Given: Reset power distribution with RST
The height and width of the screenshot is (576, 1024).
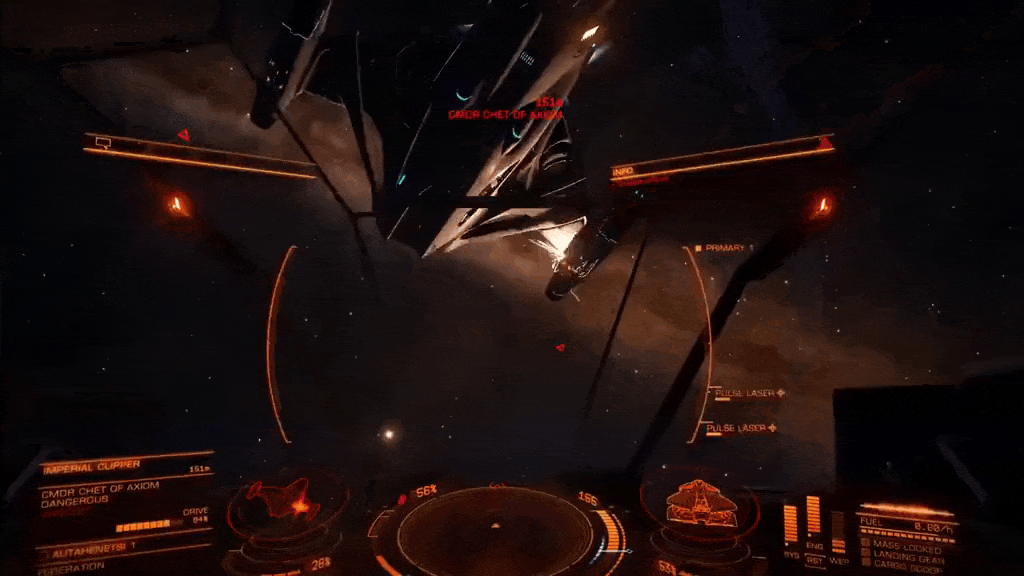Looking at the screenshot, I should point(814,561).
